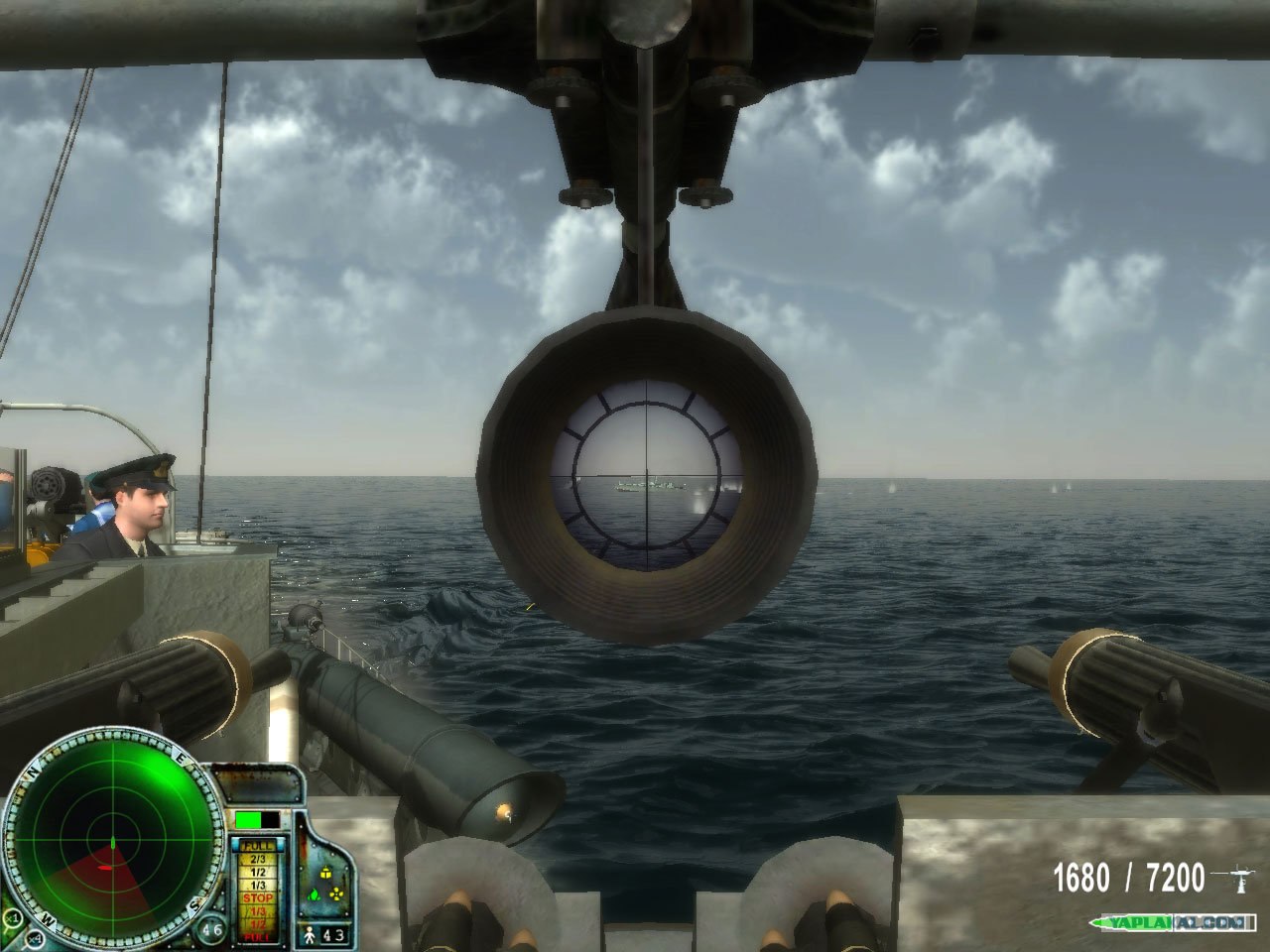Choose the black 1/2 ahead speed
The height and width of the screenshot is (952, 1270).
click(258, 873)
